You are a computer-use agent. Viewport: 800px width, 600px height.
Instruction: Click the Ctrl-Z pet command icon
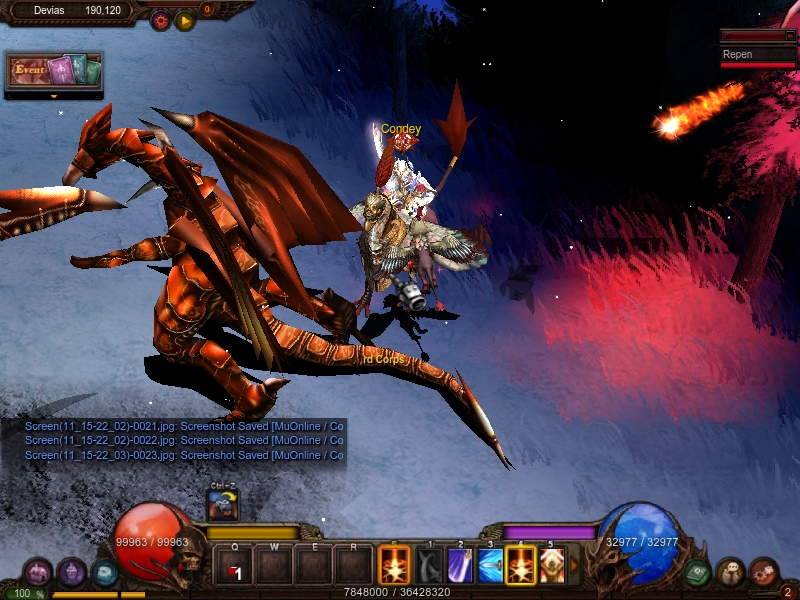click(222, 505)
